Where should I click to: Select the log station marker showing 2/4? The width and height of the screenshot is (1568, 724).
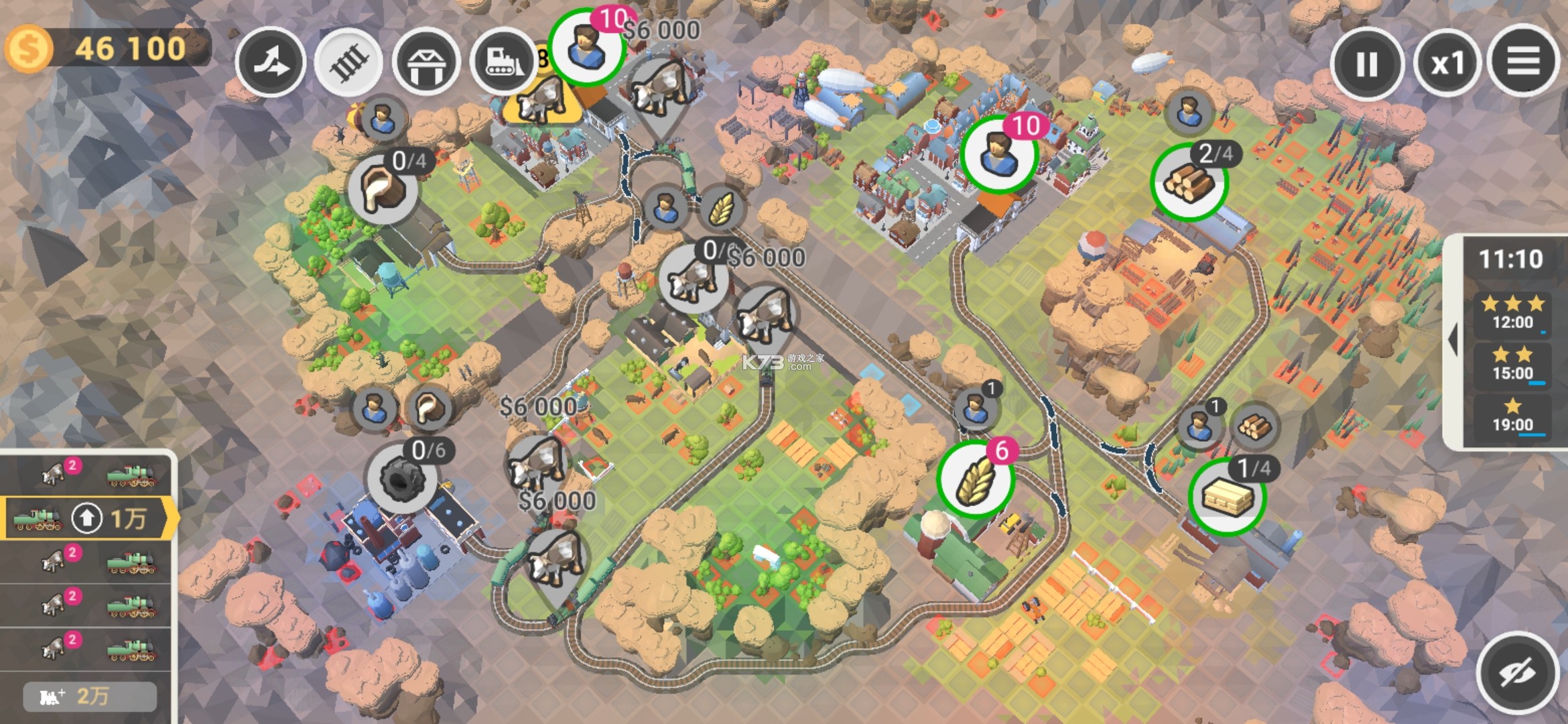click(1189, 182)
